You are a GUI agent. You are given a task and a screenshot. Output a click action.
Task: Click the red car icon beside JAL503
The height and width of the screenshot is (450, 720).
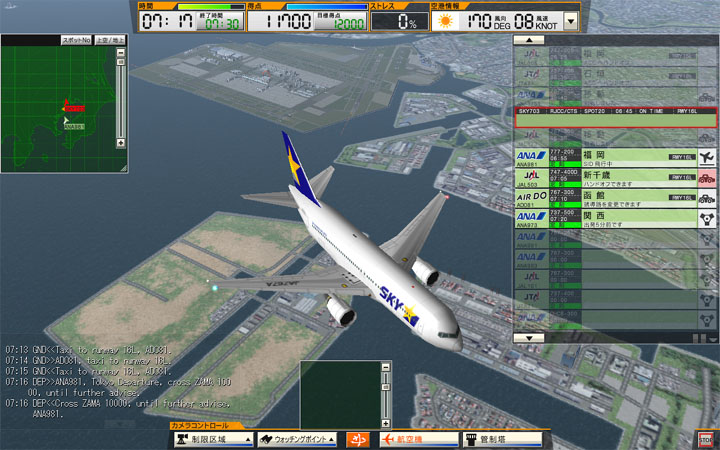tap(707, 177)
